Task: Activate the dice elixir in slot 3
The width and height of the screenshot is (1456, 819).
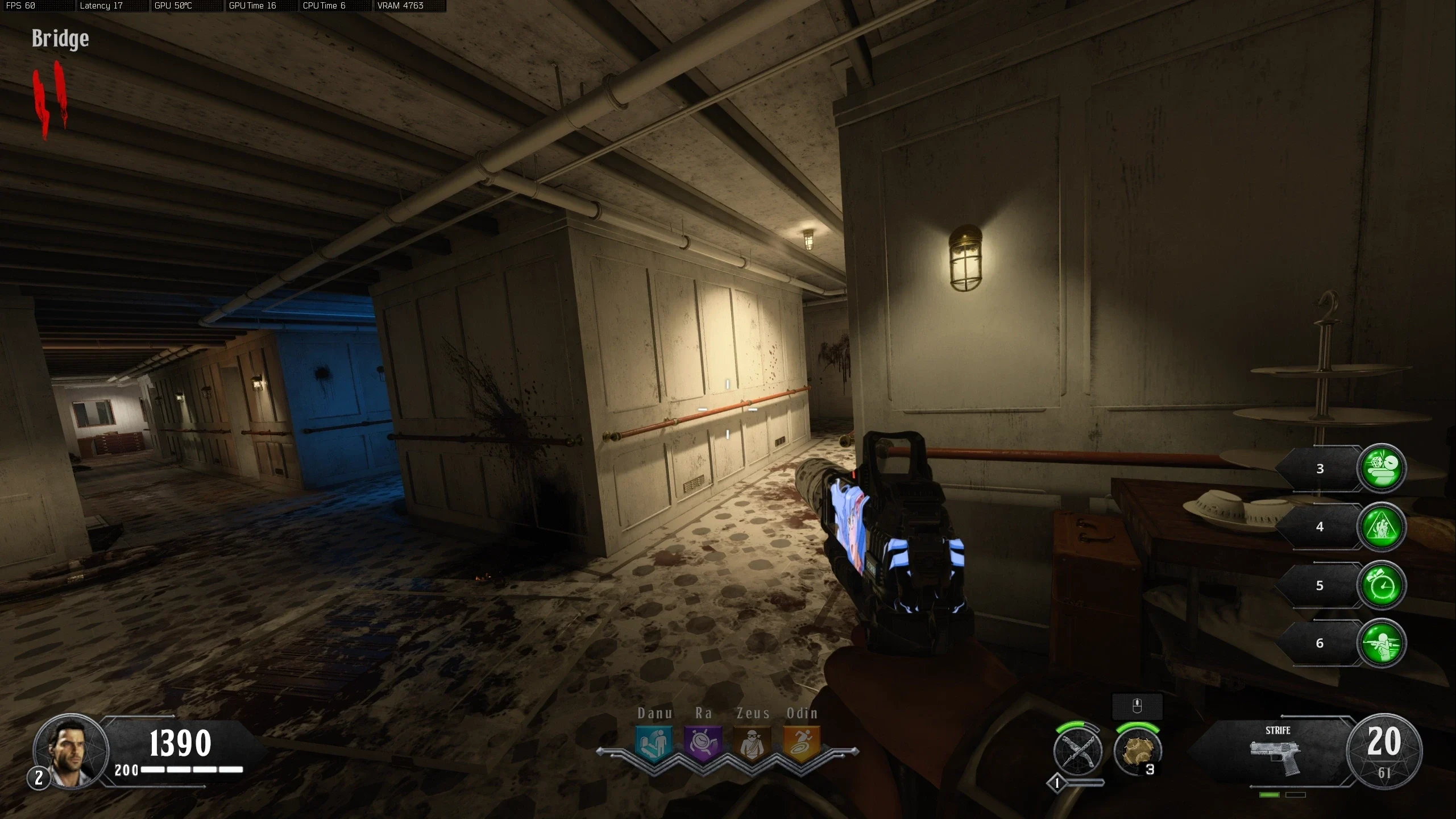Action: click(x=1382, y=468)
